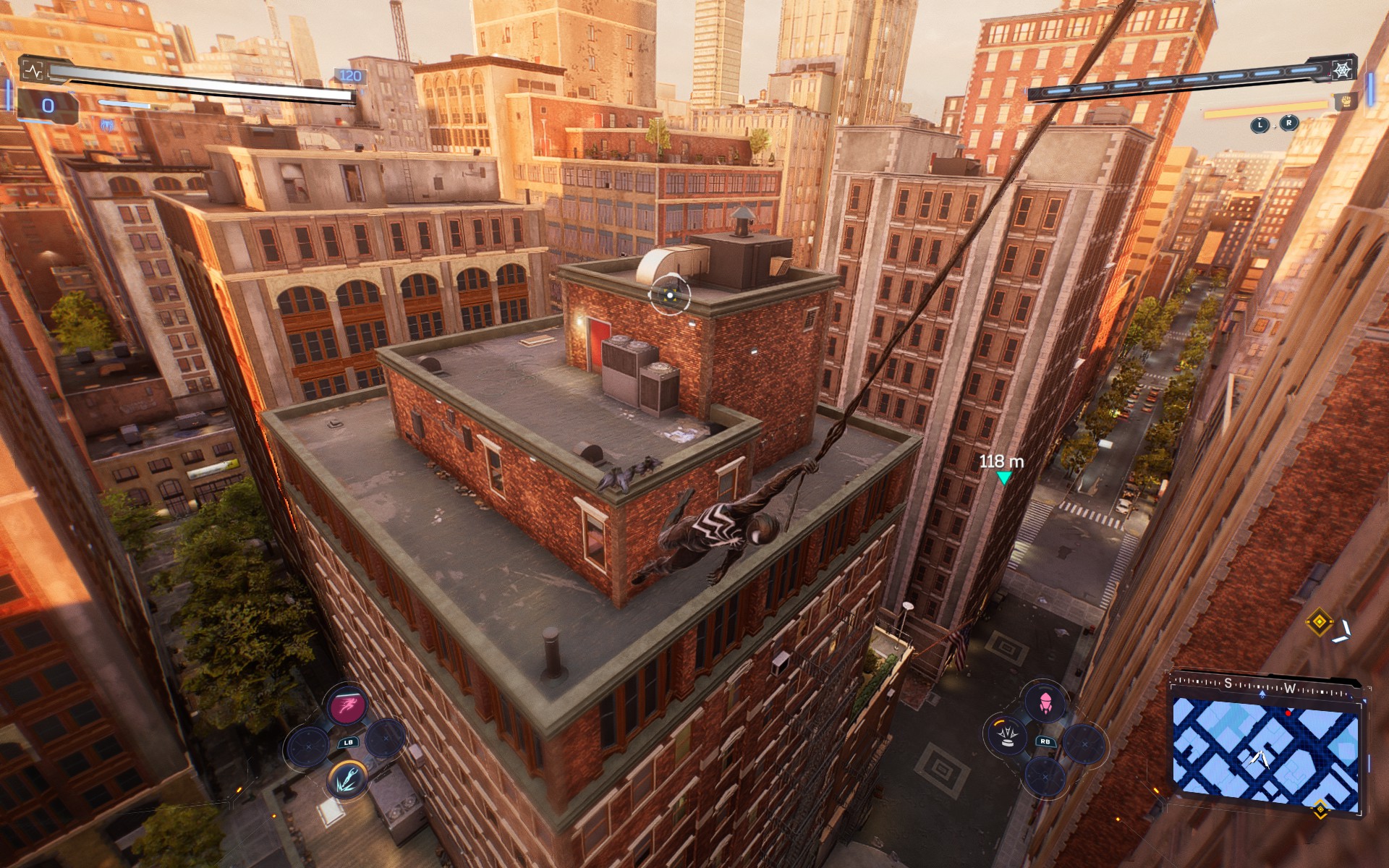The image size is (1389, 868).
Task: Select the pink rocket gadget icon
Action: pyautogui.click(x=1045, y=702)
